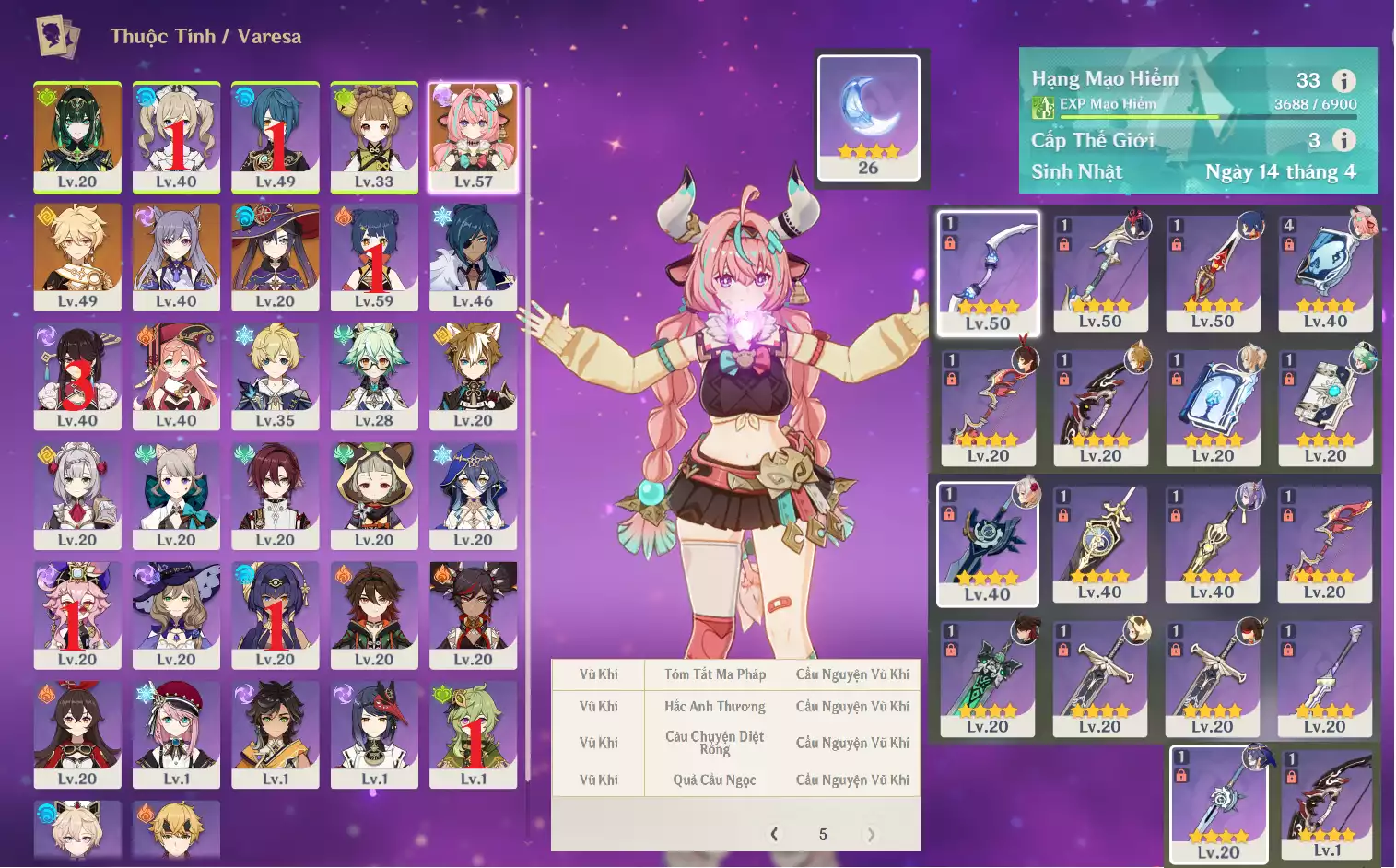Image resolution: width=1396 pixels, height=868 pixels.
Task: Select the Lv.57 Varesa character portrait
Action: (473, 137)
